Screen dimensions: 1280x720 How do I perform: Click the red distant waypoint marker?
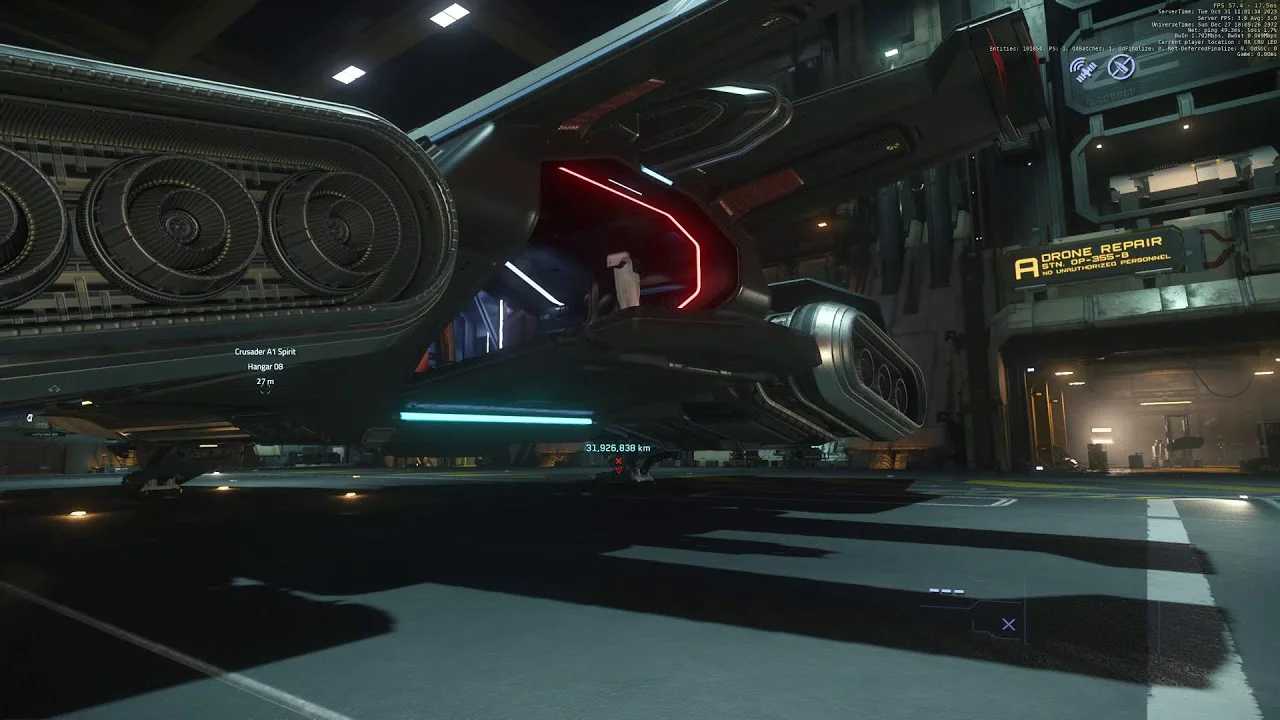[618, 463]
